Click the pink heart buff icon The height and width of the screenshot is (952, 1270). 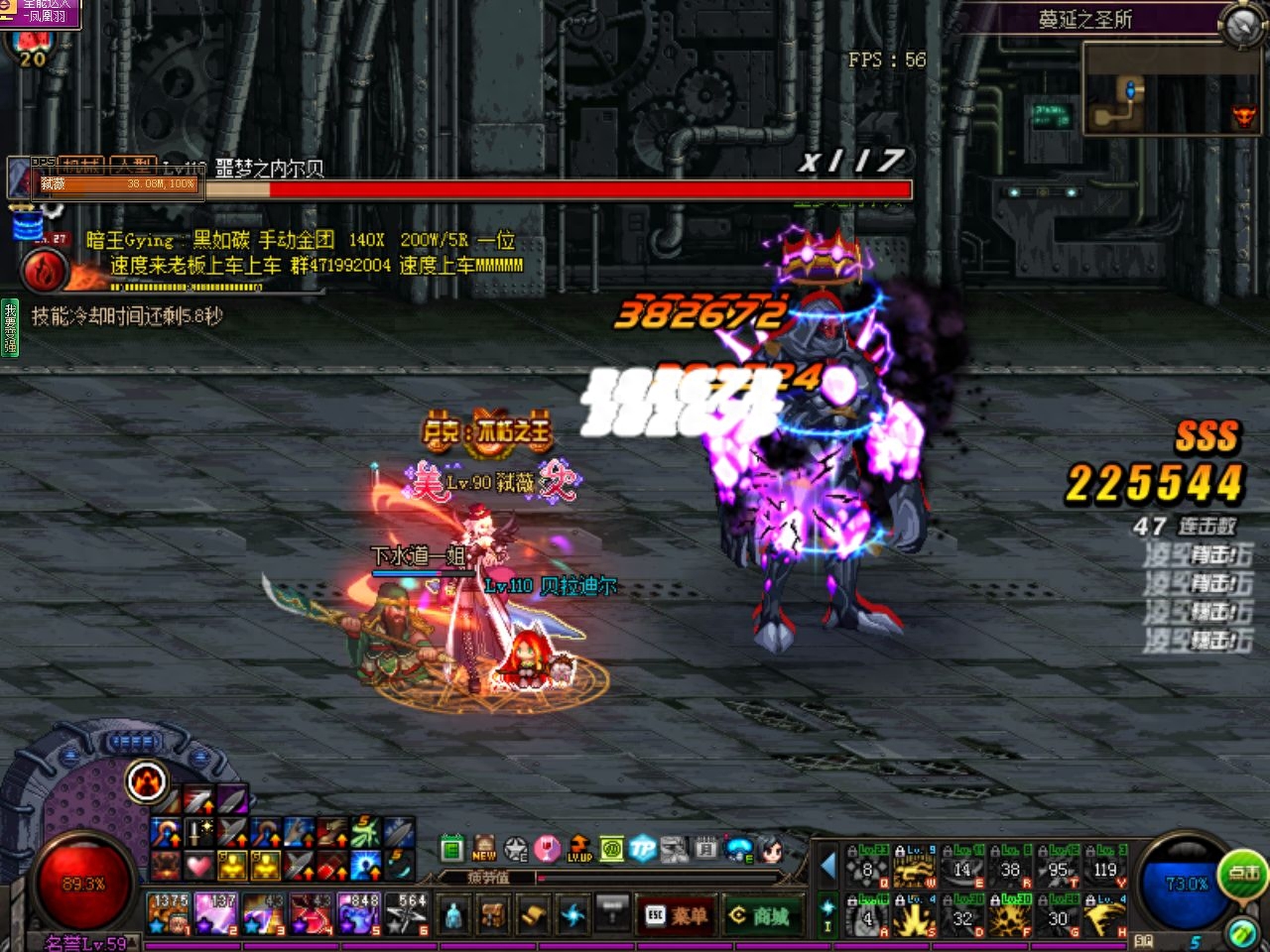click(x=199, y=866)
